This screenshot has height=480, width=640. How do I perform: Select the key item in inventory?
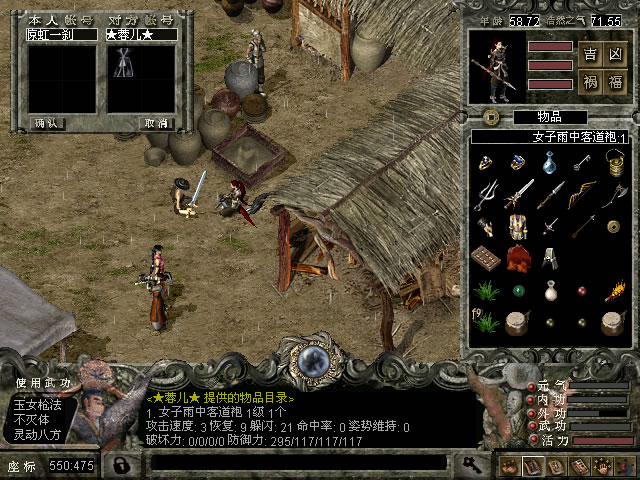(581, 161)
